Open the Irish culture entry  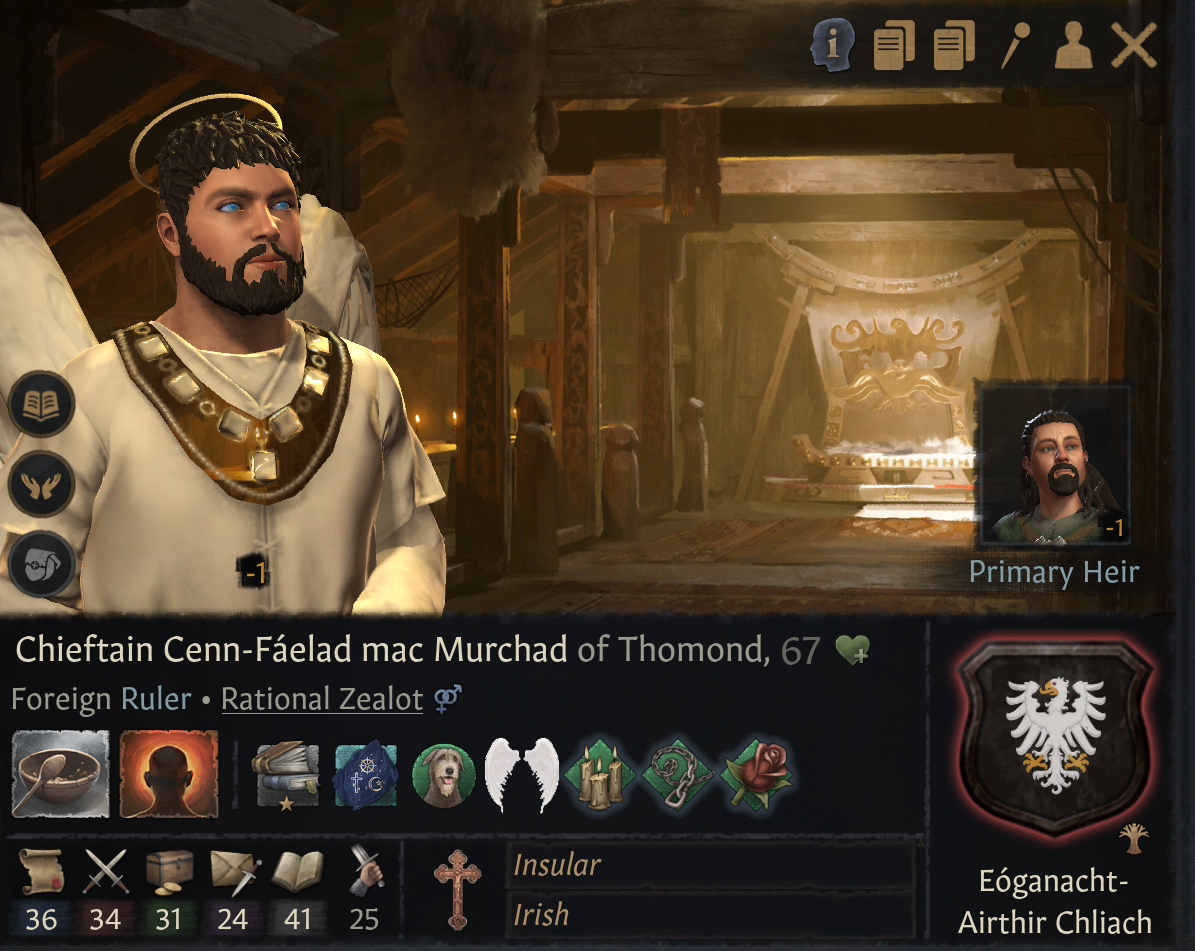tap(710, 914)
